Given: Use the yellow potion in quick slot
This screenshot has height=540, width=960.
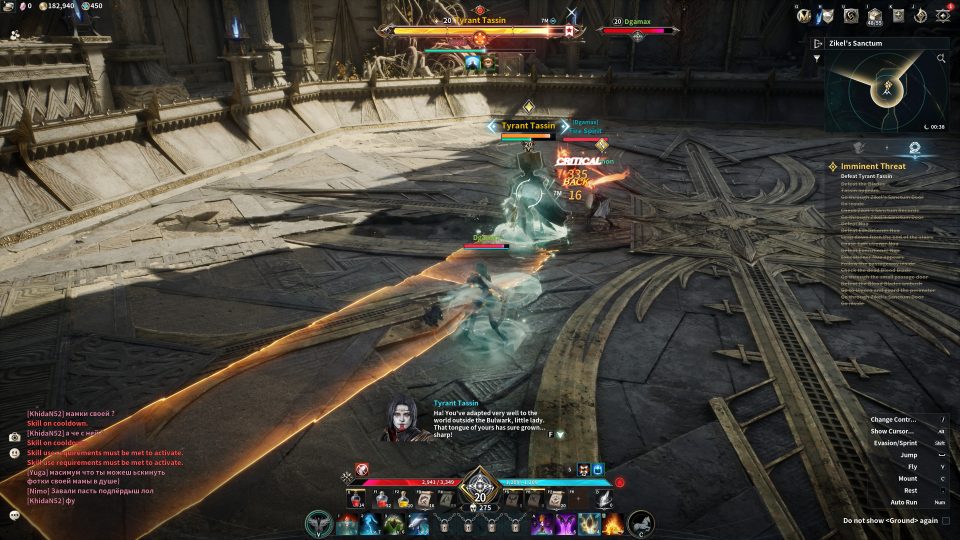Looking at the screenshot, I should pyautogui.click(x=404, y=499).
